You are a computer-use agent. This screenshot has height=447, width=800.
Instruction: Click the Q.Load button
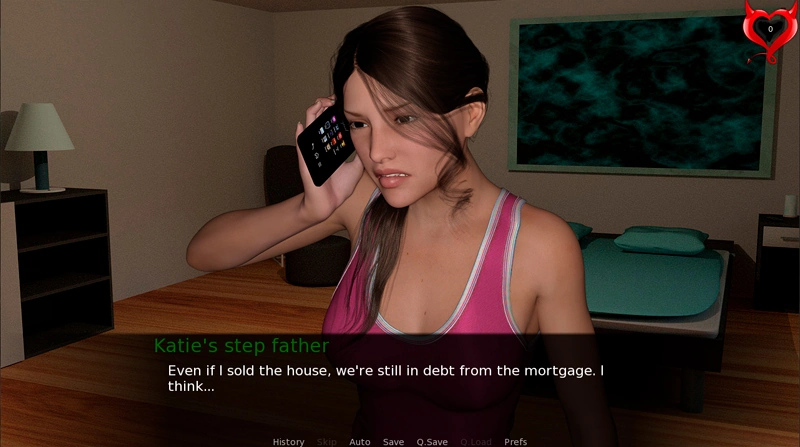(x=475, y=441)
